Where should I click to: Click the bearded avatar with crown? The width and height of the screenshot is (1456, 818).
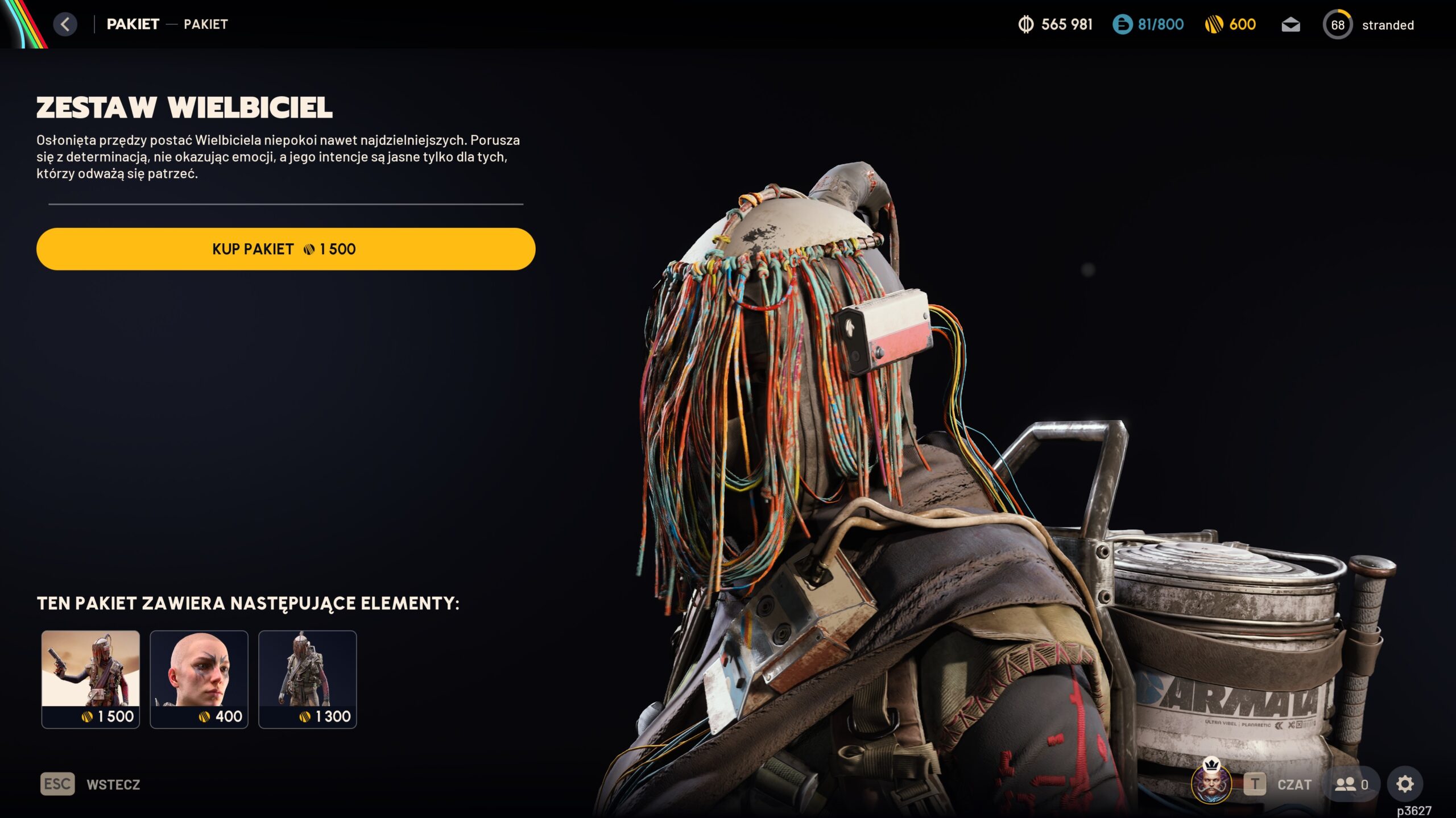[x=1211, y=783]
